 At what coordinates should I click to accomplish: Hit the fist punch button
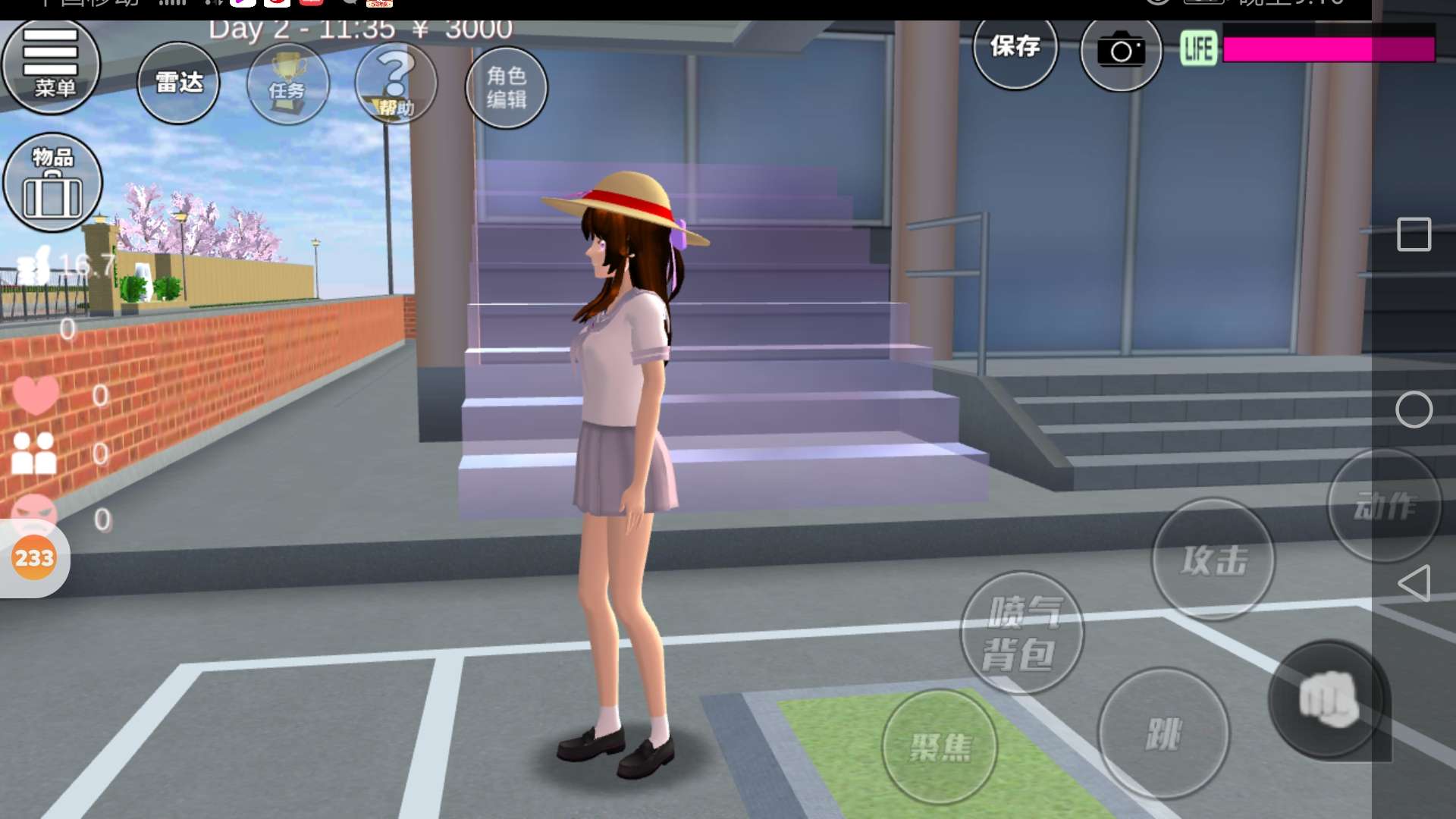pos(1328,699)
